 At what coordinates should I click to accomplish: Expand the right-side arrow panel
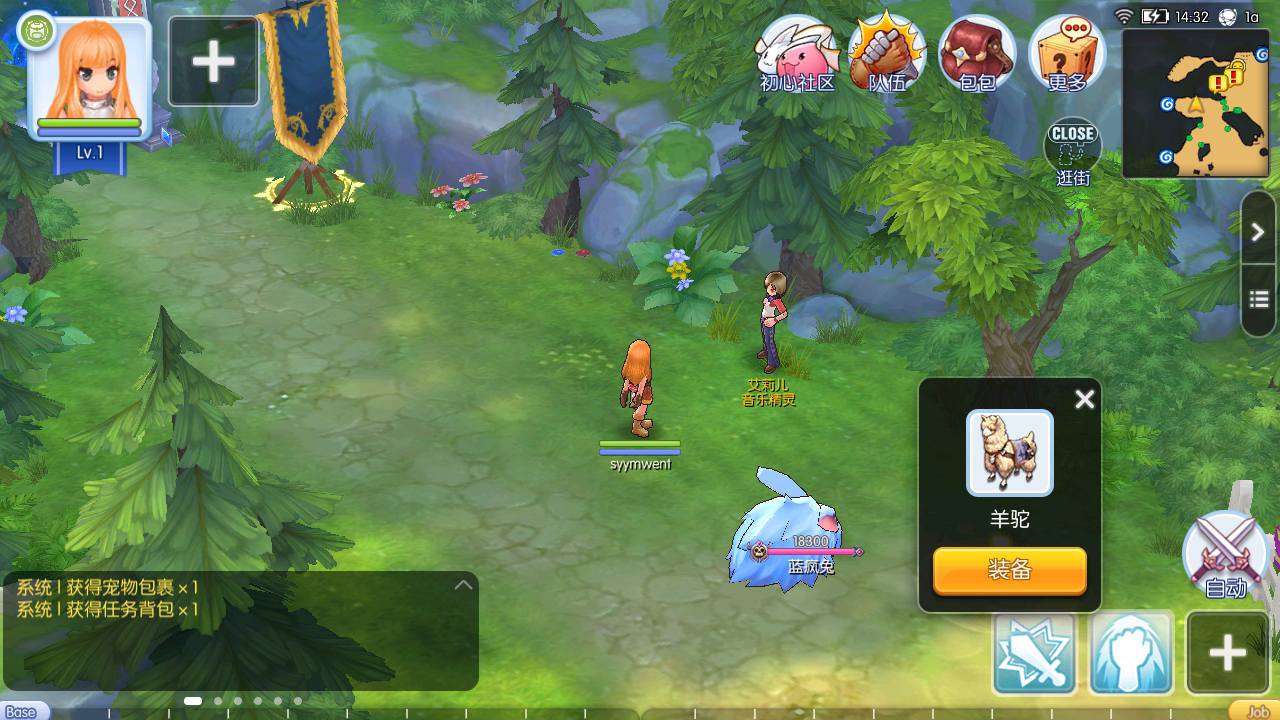(x=1258, y=232)
